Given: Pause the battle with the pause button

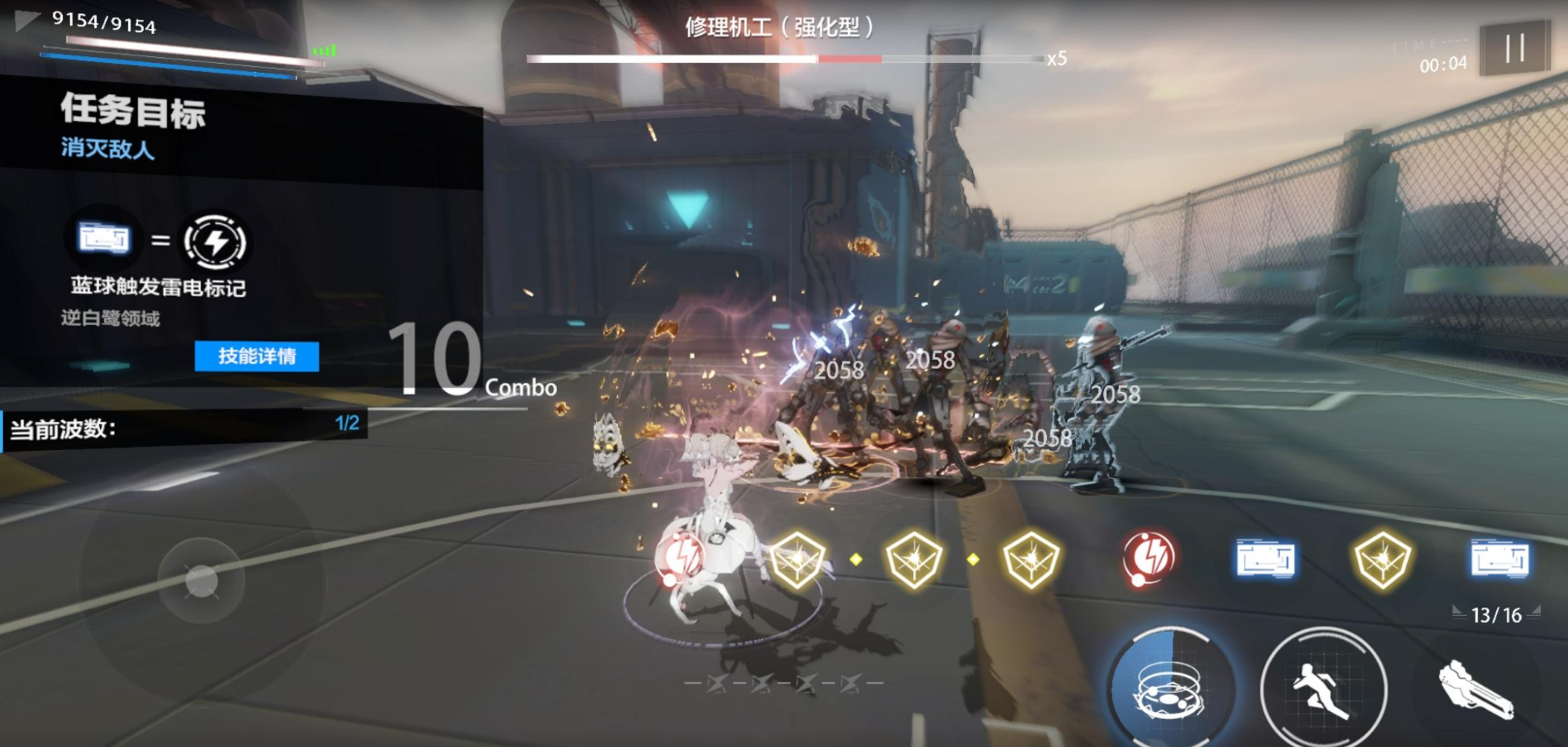Looking at the screenshot, I should point(1514,48).
